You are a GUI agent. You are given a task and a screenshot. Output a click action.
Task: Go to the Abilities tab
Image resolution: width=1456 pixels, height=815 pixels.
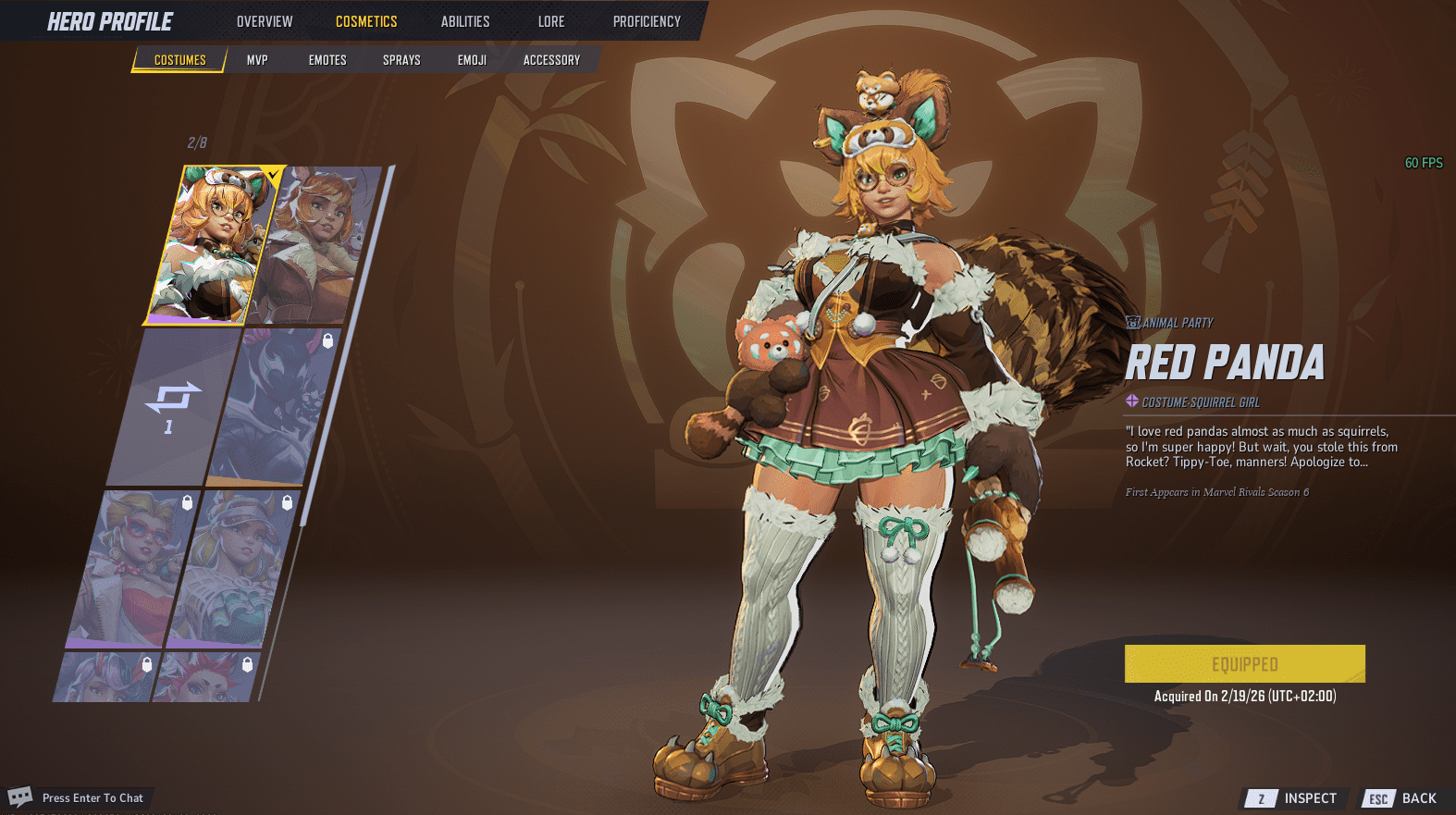pos(465,21)
